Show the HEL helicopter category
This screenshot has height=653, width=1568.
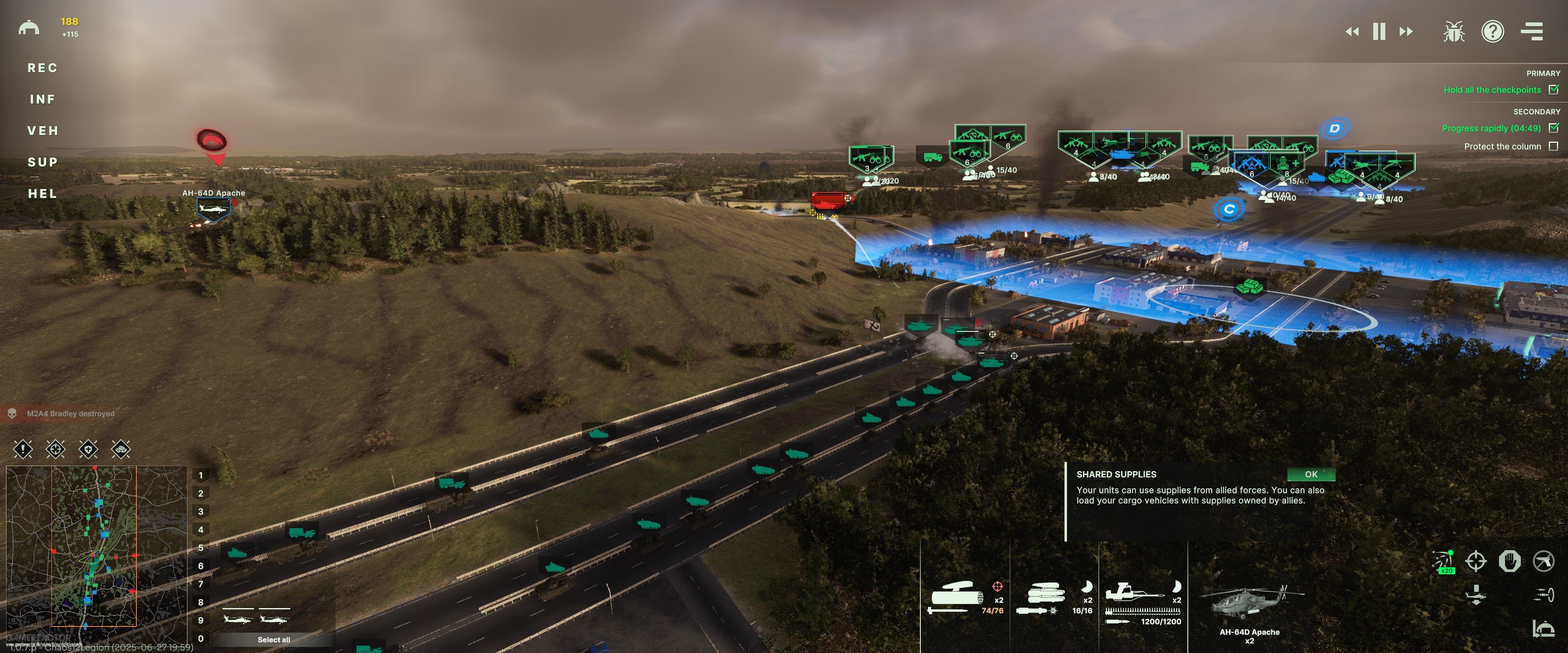point(42,194)
